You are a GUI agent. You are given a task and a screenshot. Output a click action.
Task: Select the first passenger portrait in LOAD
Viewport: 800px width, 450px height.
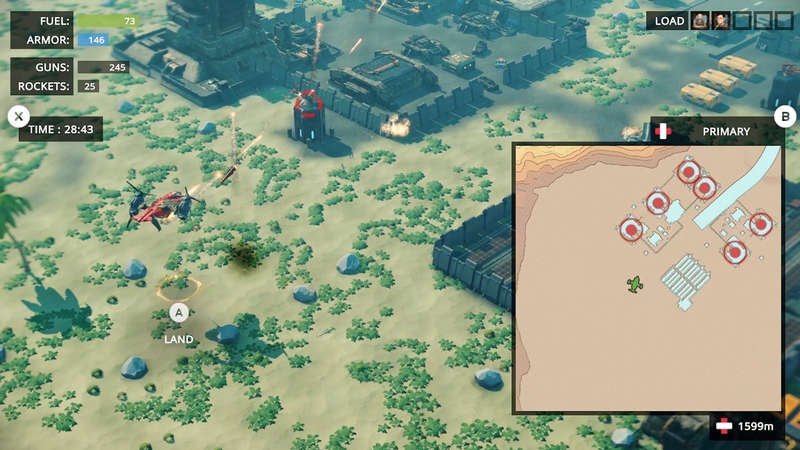pyautogui.click(x=701, y=21)
